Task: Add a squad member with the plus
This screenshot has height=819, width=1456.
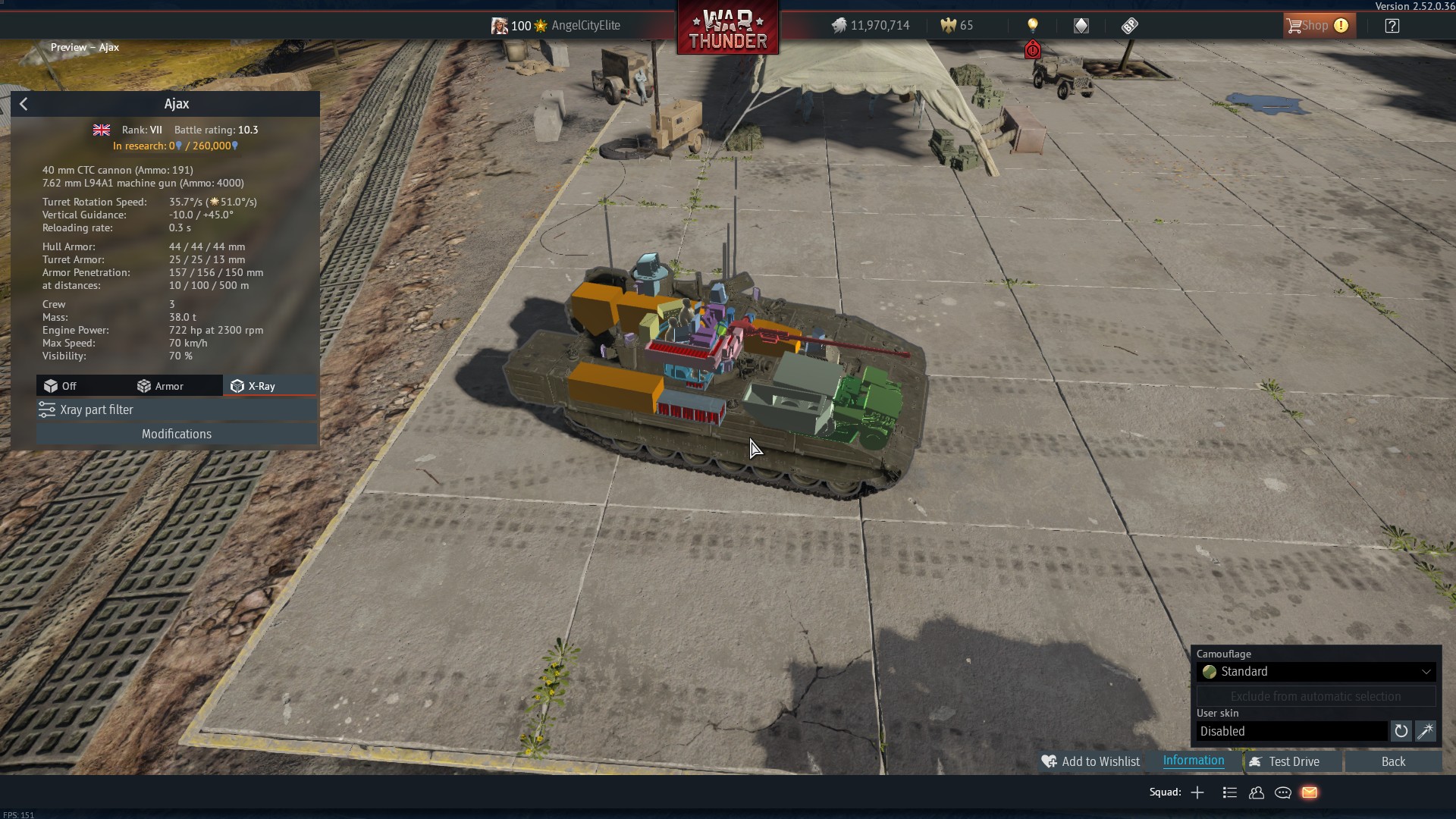Action: [1197, 792]
